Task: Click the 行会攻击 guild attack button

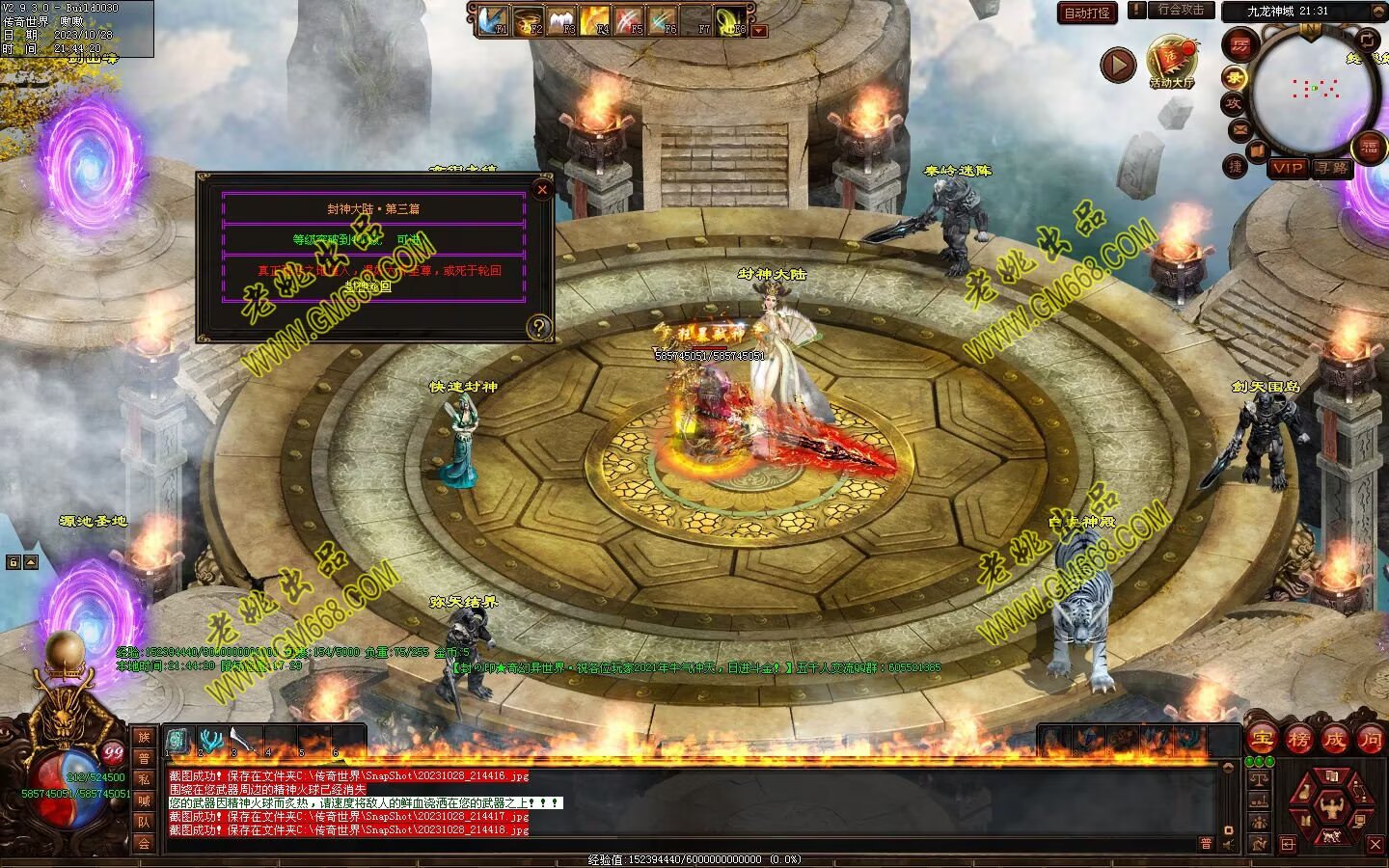Action: click(x=1181, y=10)
